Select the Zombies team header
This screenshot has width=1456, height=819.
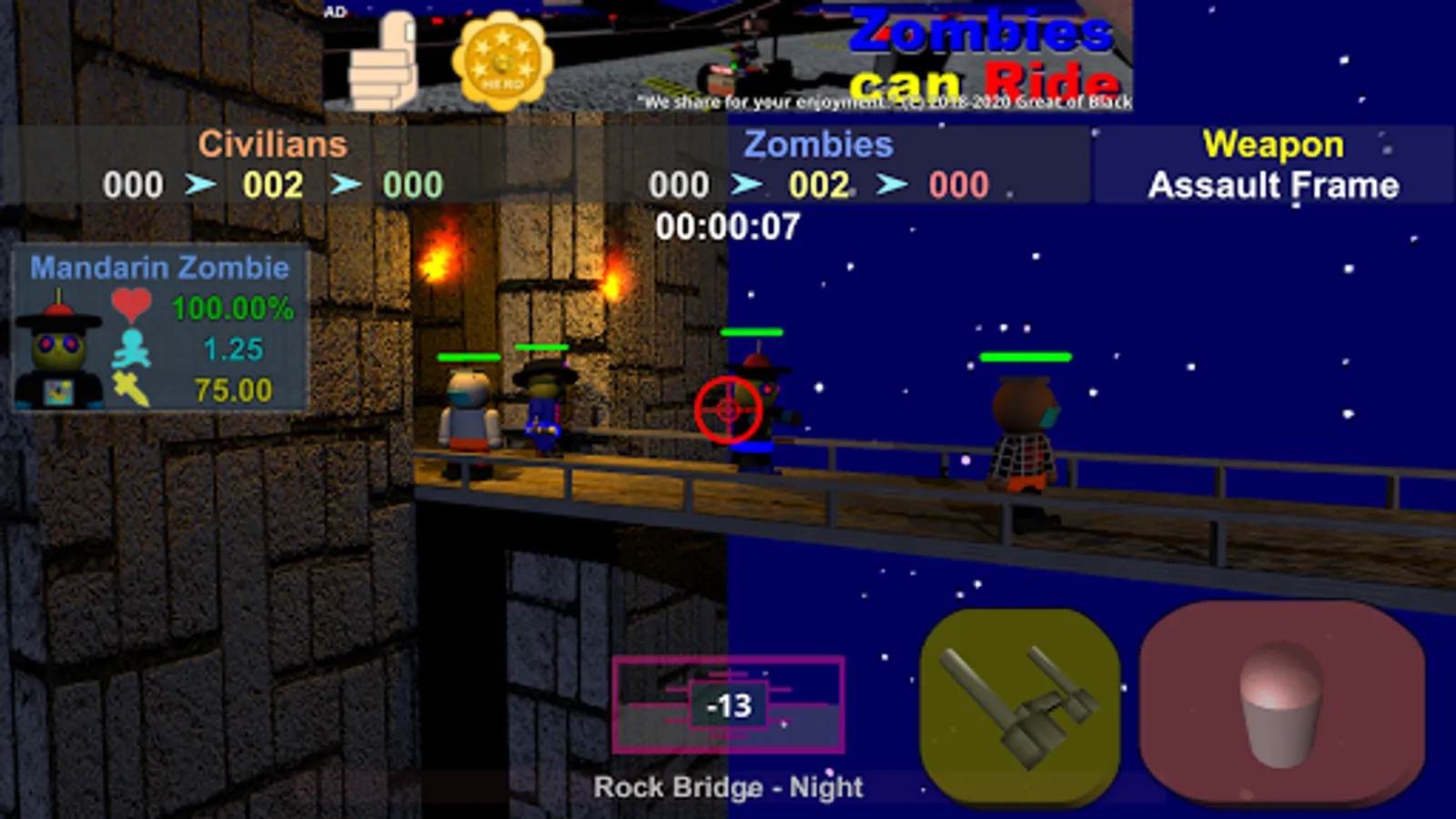[817, 144]
